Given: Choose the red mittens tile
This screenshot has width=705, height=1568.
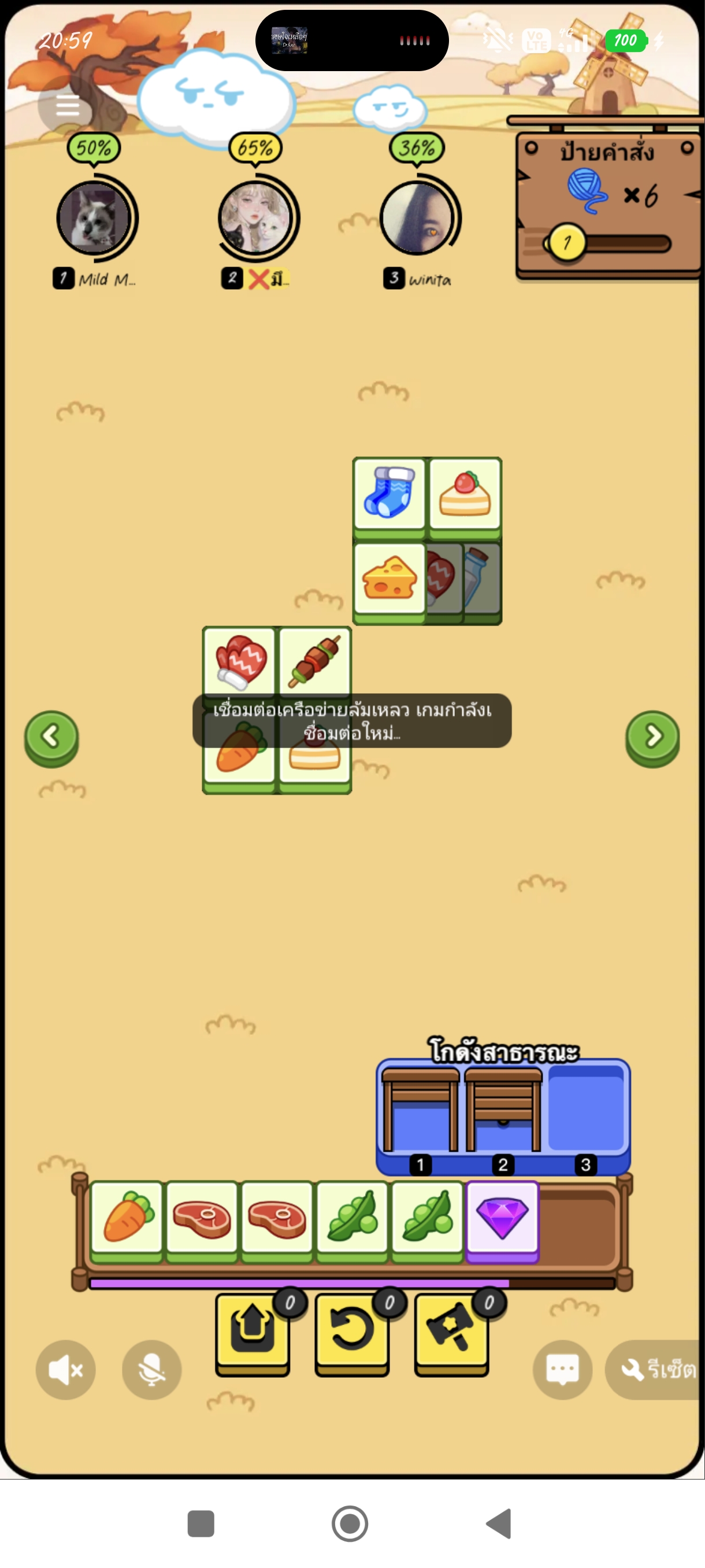Looking at the screenshot, I should 240,660.
